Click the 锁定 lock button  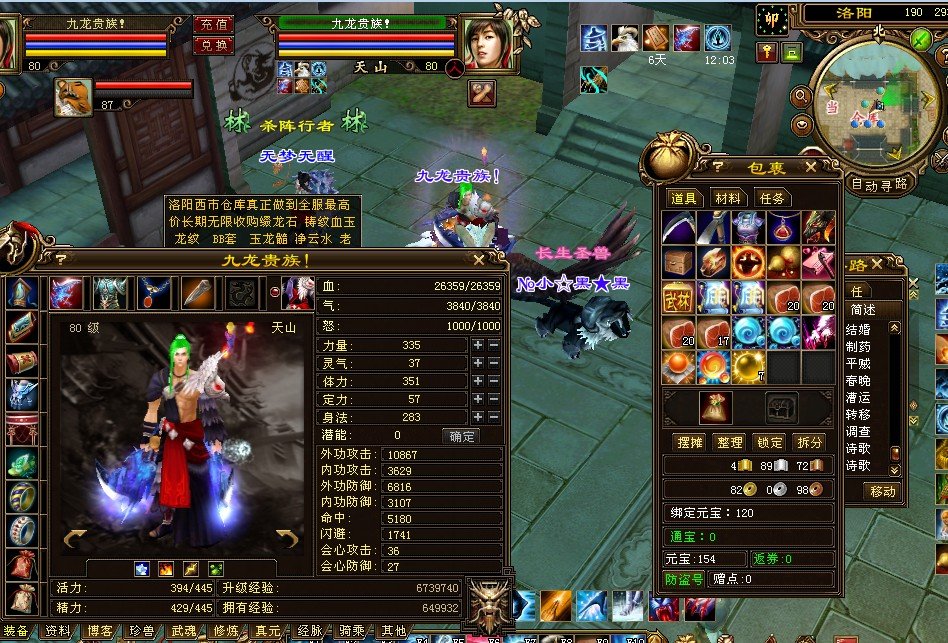[769, 442]
